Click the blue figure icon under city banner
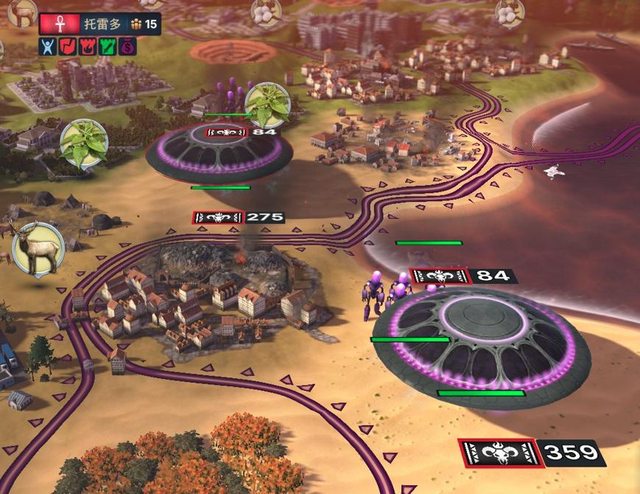This screenshot has height=494, width=640. (46, 46)
